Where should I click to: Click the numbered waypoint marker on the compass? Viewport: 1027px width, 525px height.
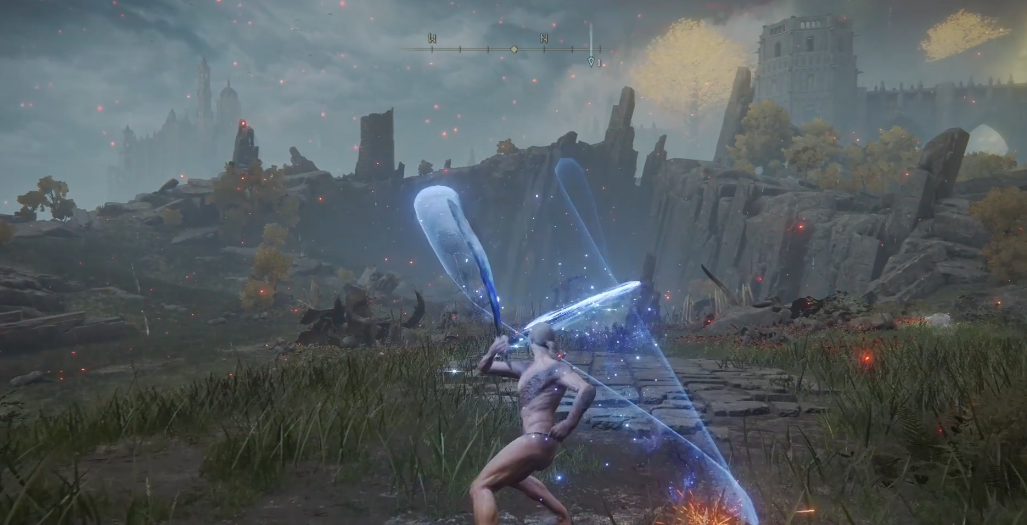pos(592,61)
